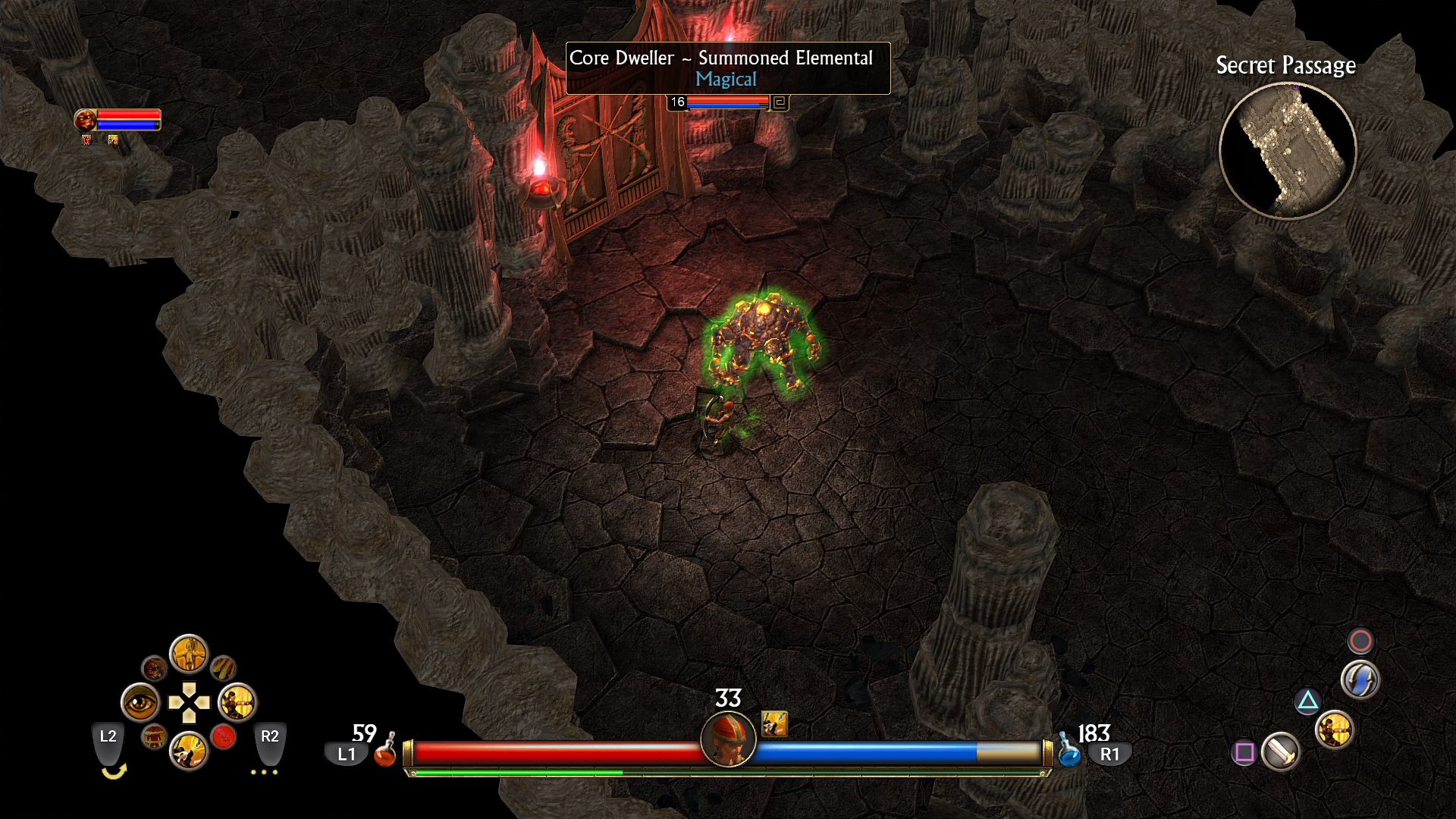The width and height of the screenshot is (1456, 819).
Task: Drink the blue energy potion
Action: 1069,751
